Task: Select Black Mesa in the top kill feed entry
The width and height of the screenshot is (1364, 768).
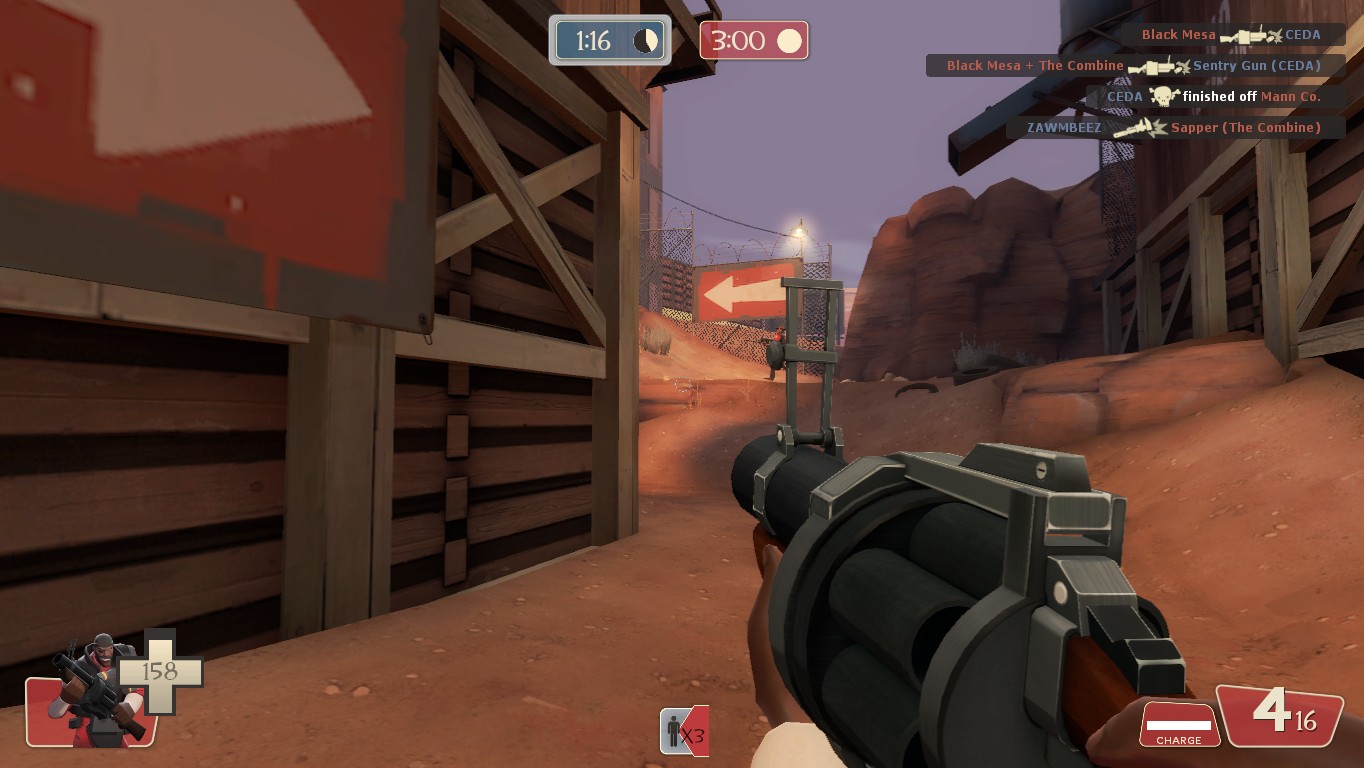Action: (x=1177, y=33)
